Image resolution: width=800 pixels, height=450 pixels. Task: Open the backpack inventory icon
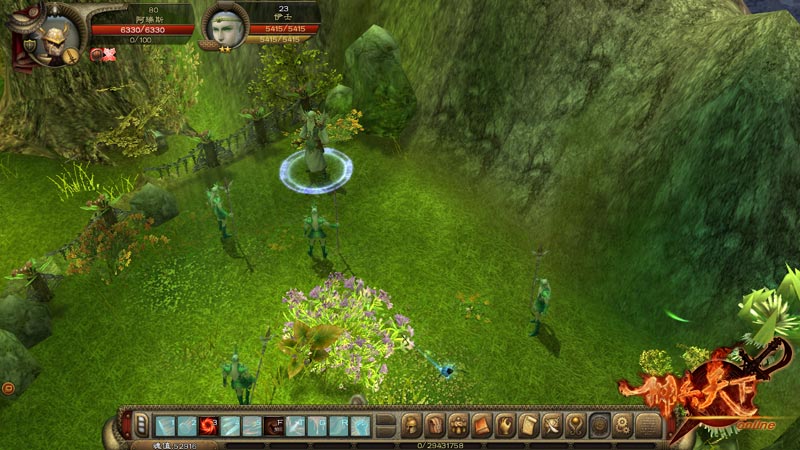point(435,425)
